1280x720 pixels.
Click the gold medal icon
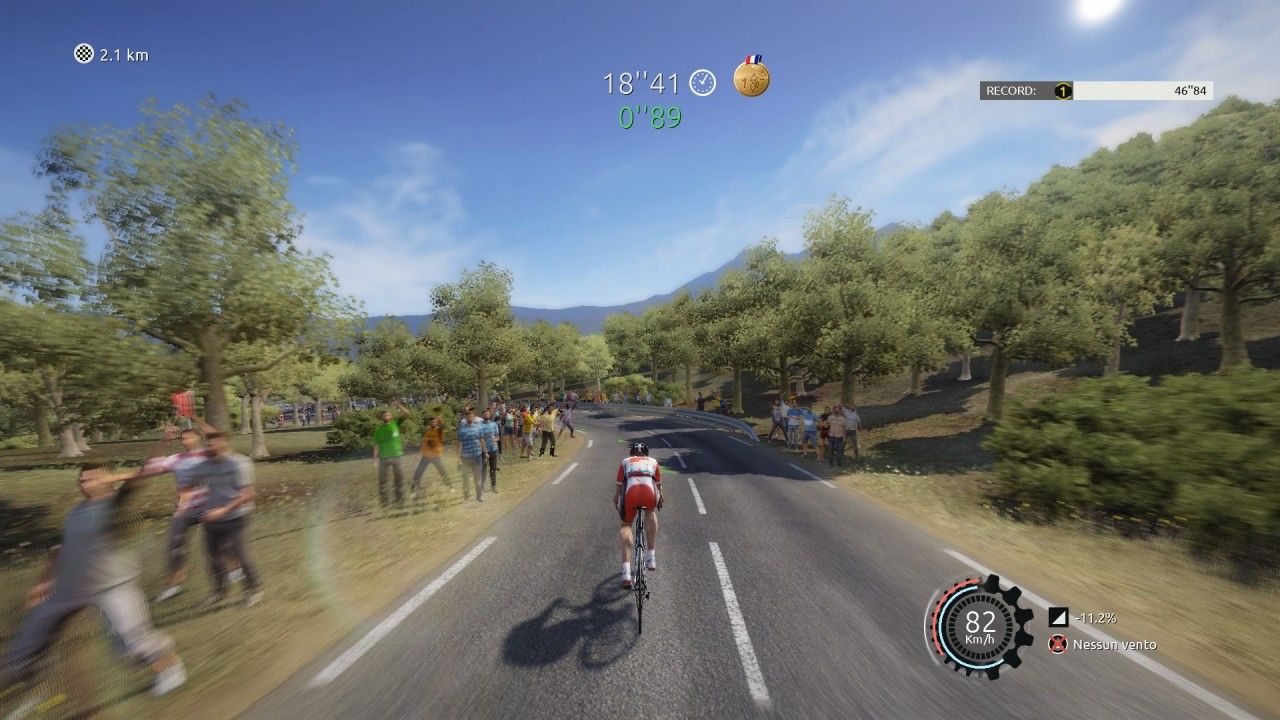pos(751,78)
